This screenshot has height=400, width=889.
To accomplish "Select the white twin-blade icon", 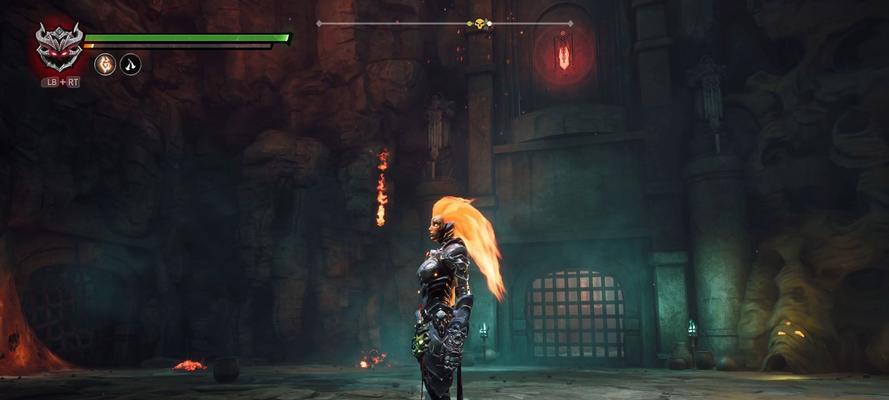I will point(131,65).
